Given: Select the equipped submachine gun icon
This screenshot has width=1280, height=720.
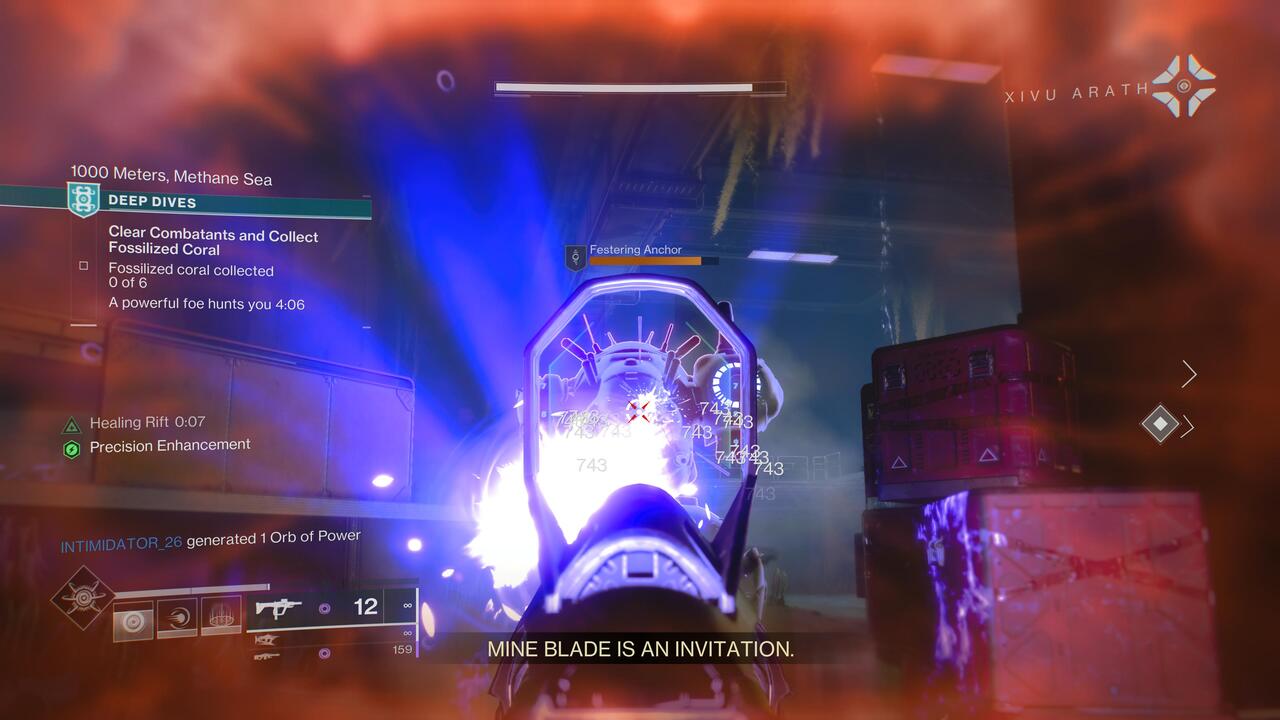Looking at the screenshot, I should [x=280, y=608].
